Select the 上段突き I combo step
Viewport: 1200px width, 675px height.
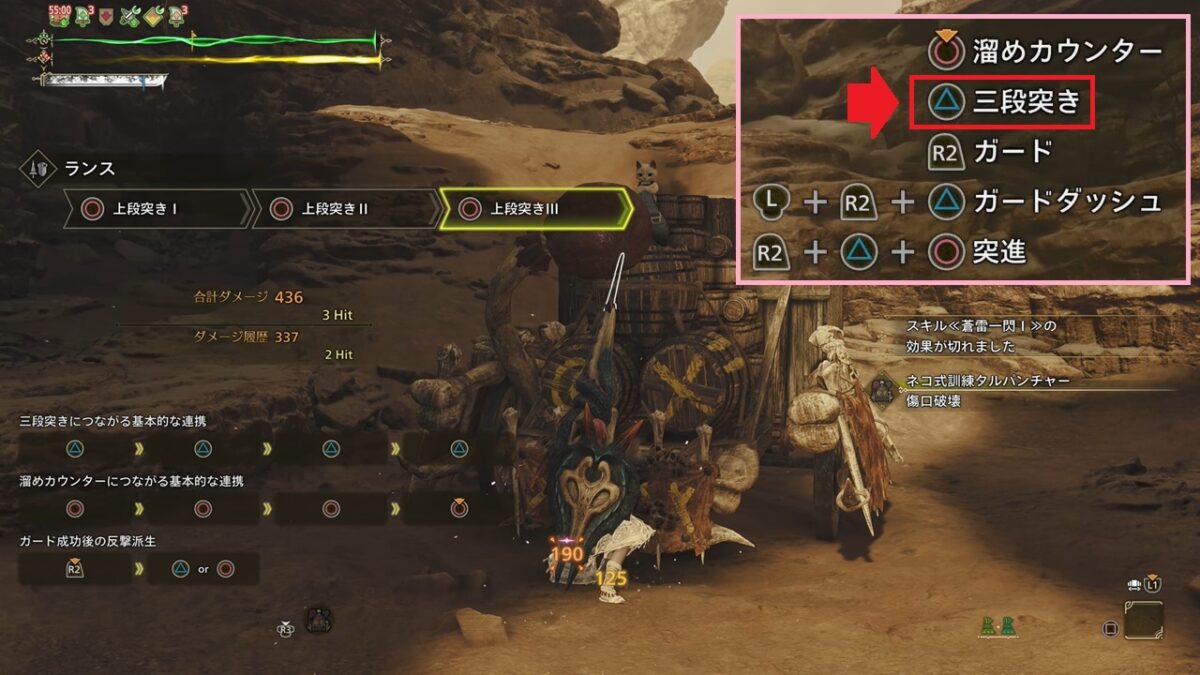coord(156,209)
